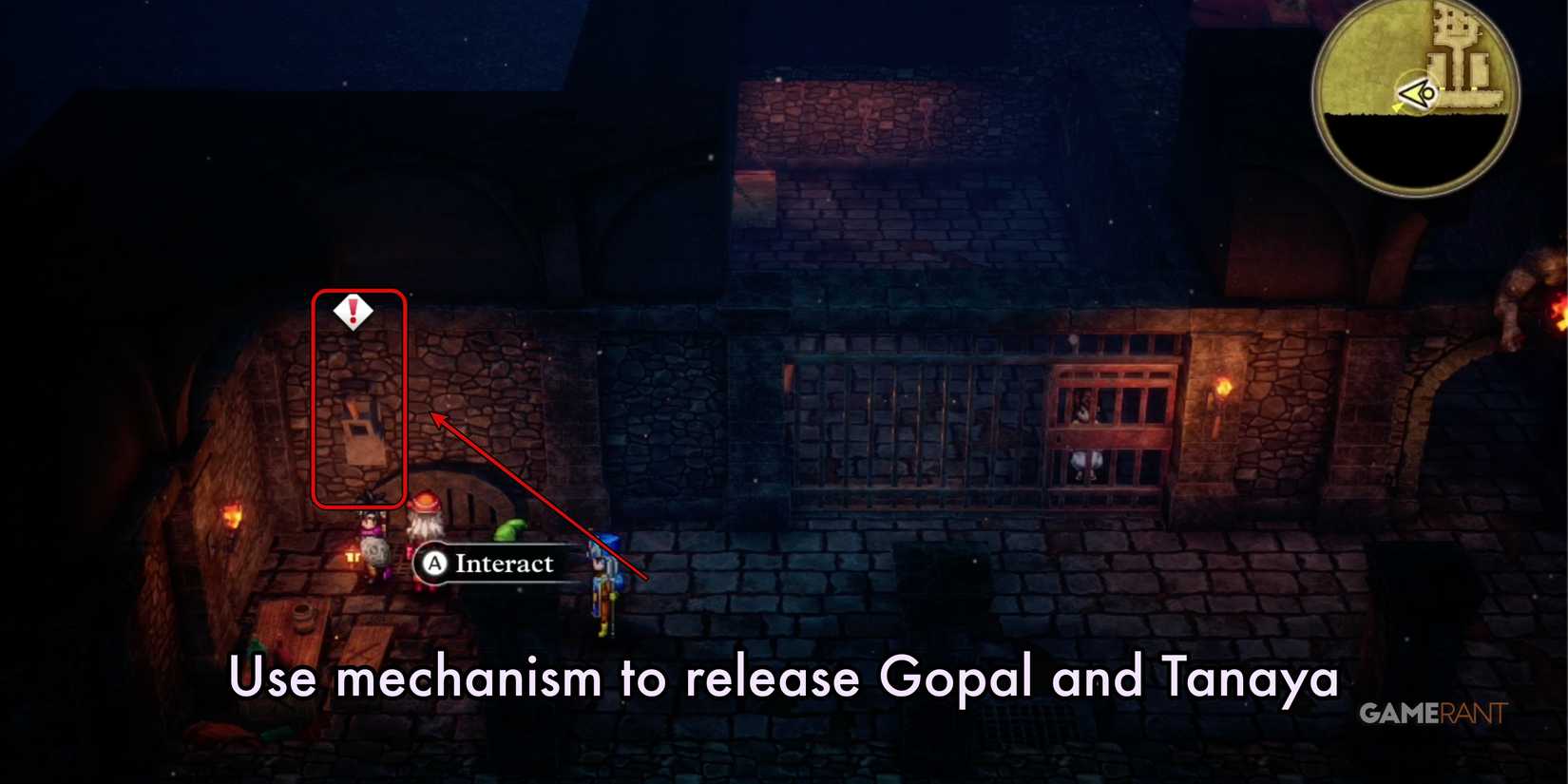
Task: Select the Interact label in the prompt bar
Action: pyautogui.click(x=504, y=563)
